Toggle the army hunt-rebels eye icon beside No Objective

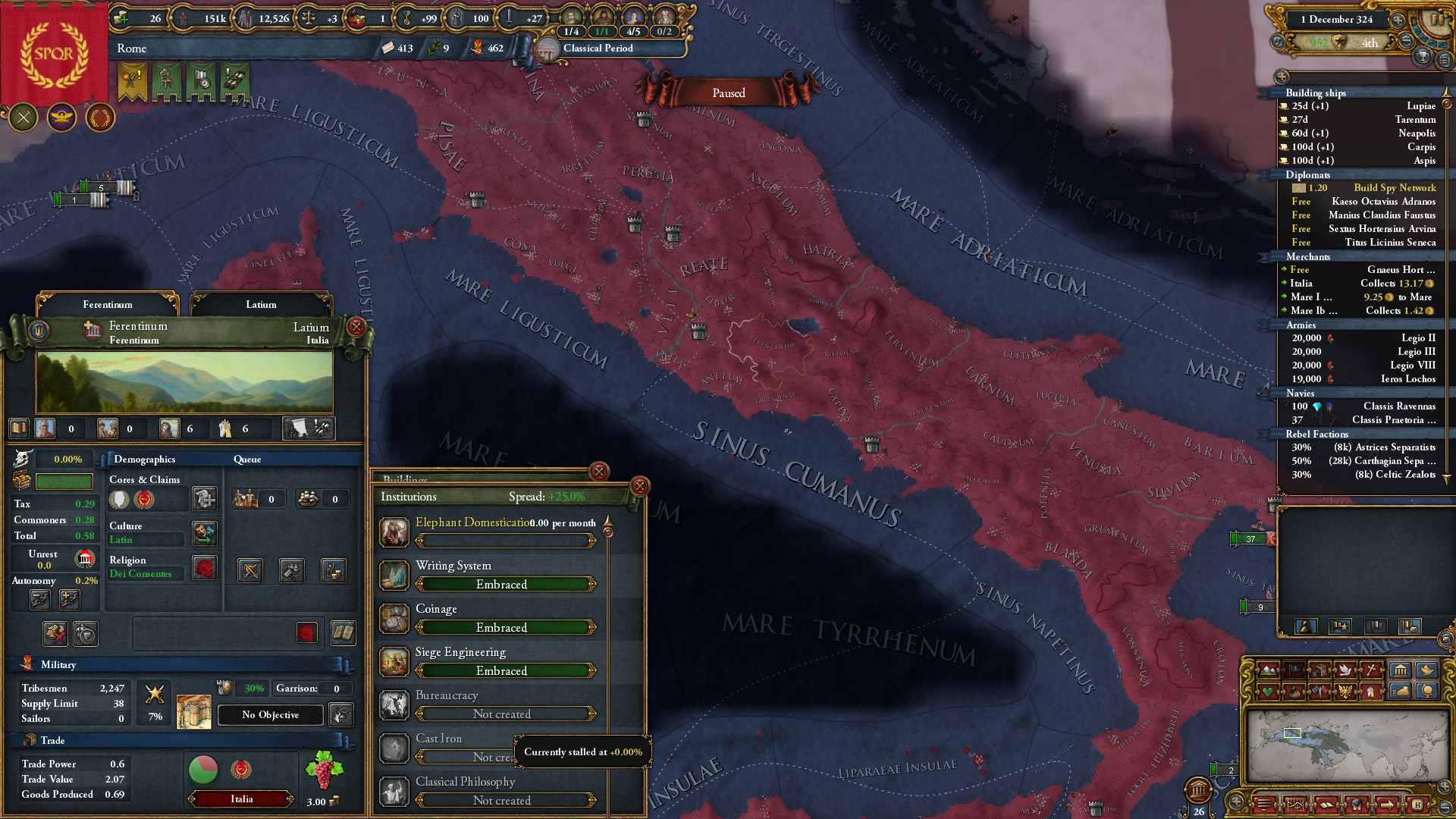[x=341, y=714]
